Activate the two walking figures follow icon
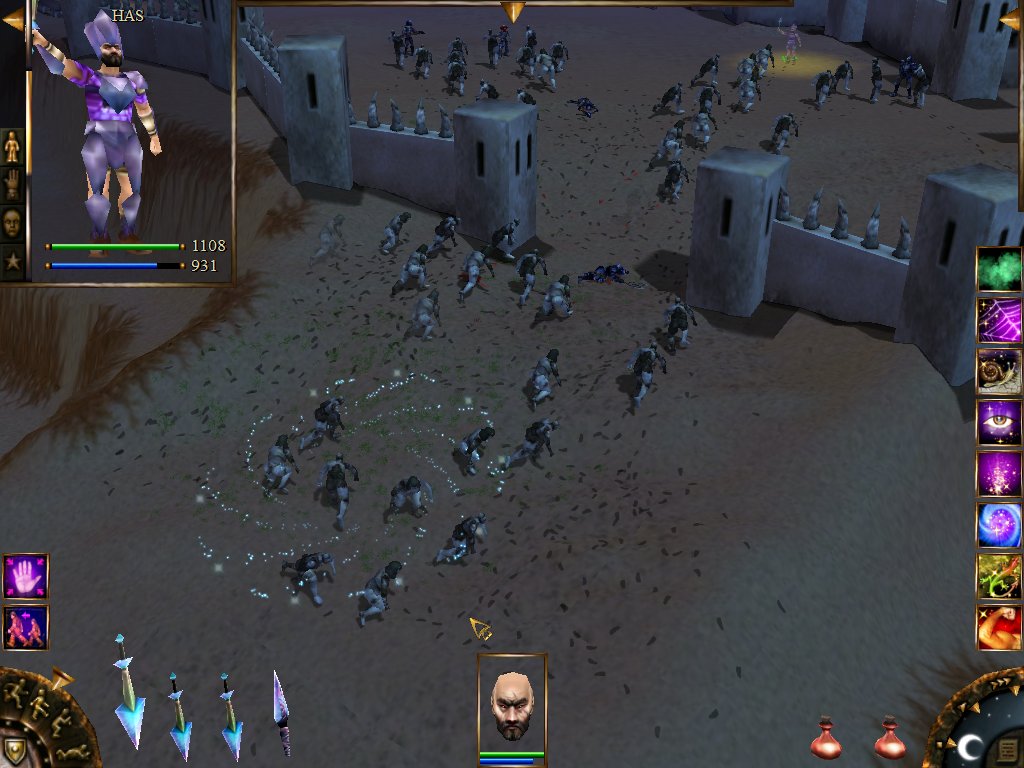Screen dimensions: 1024x768 pos(25,628)
